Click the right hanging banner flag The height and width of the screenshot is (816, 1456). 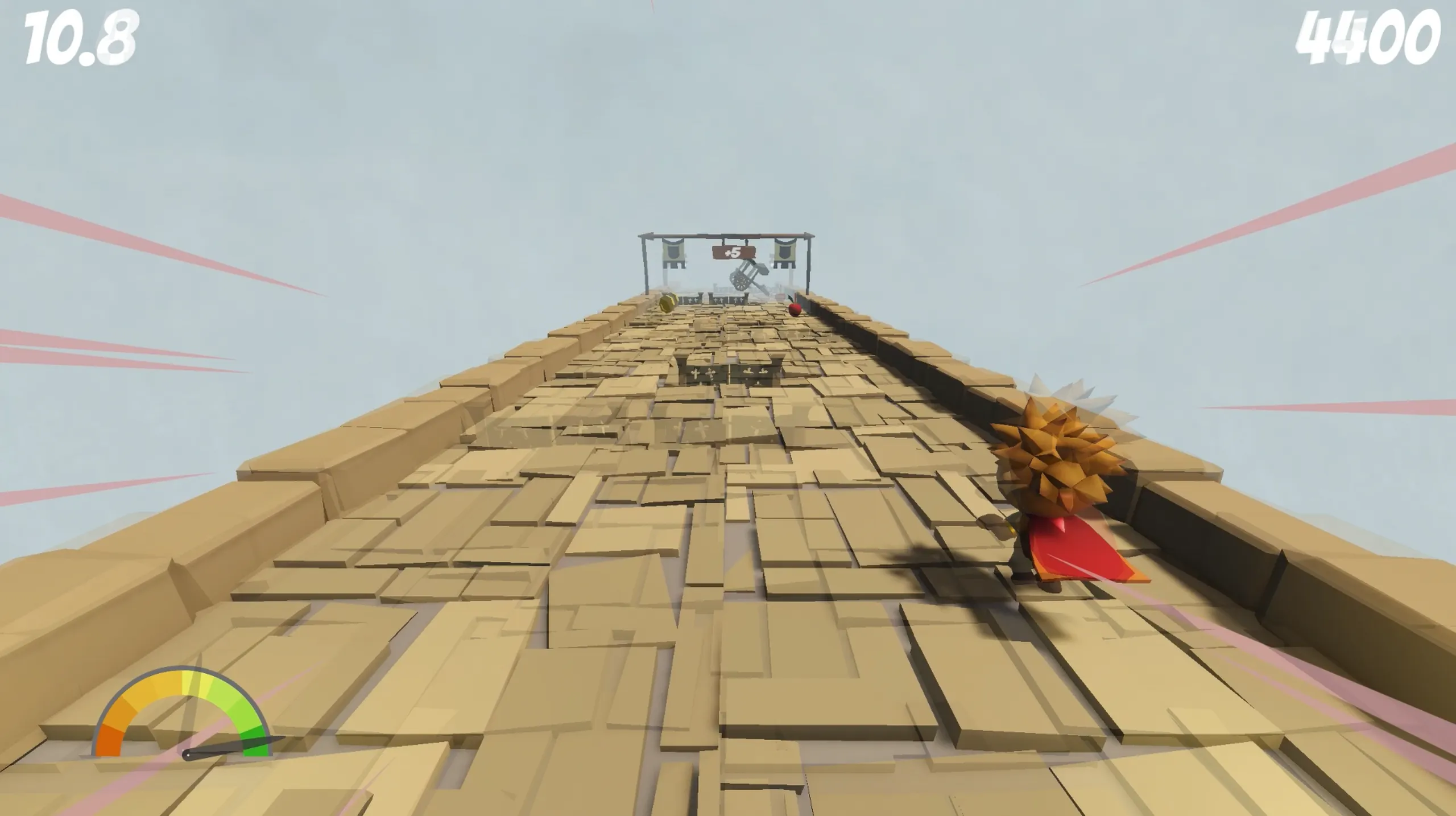[785, 253]
